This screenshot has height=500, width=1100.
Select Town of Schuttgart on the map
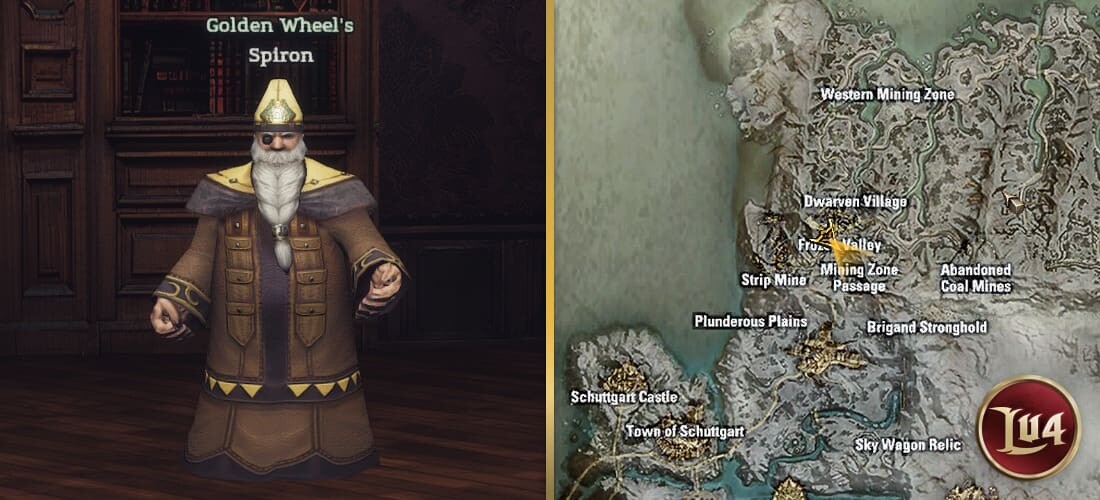coord(685,431)
